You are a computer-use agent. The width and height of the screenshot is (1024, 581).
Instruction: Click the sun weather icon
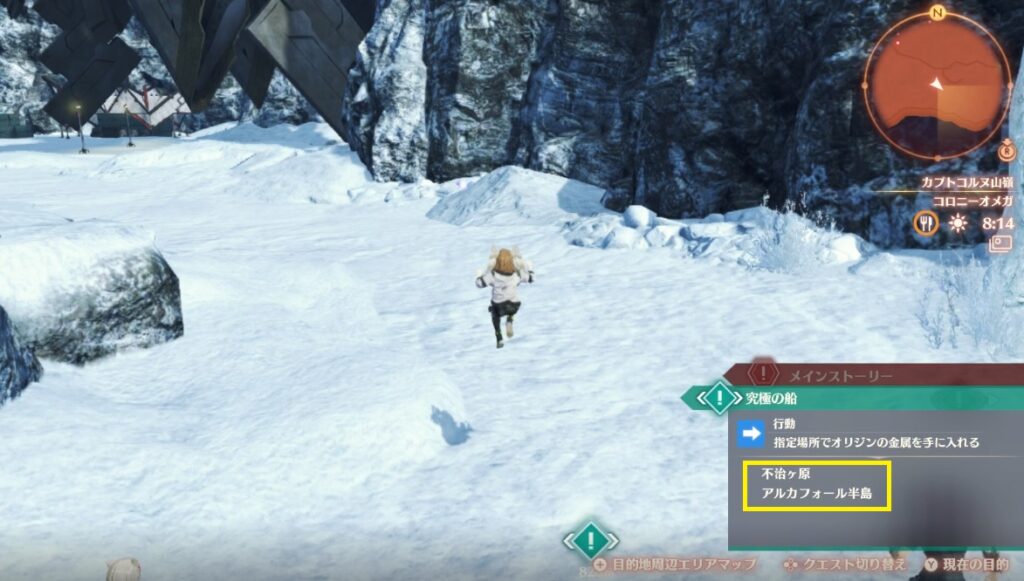[958, 224]
